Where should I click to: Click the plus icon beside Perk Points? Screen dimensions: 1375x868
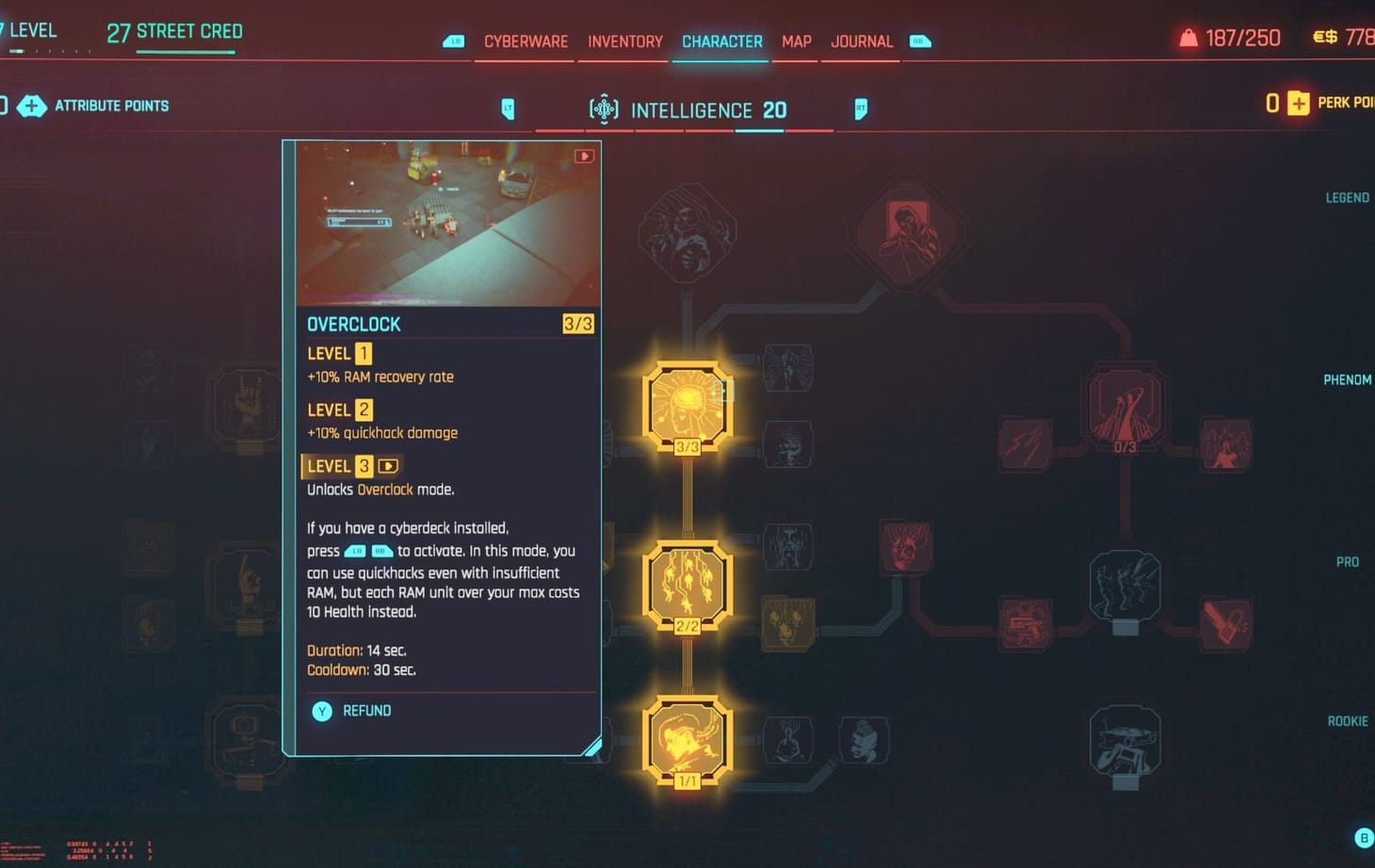tap(1298, 104)
